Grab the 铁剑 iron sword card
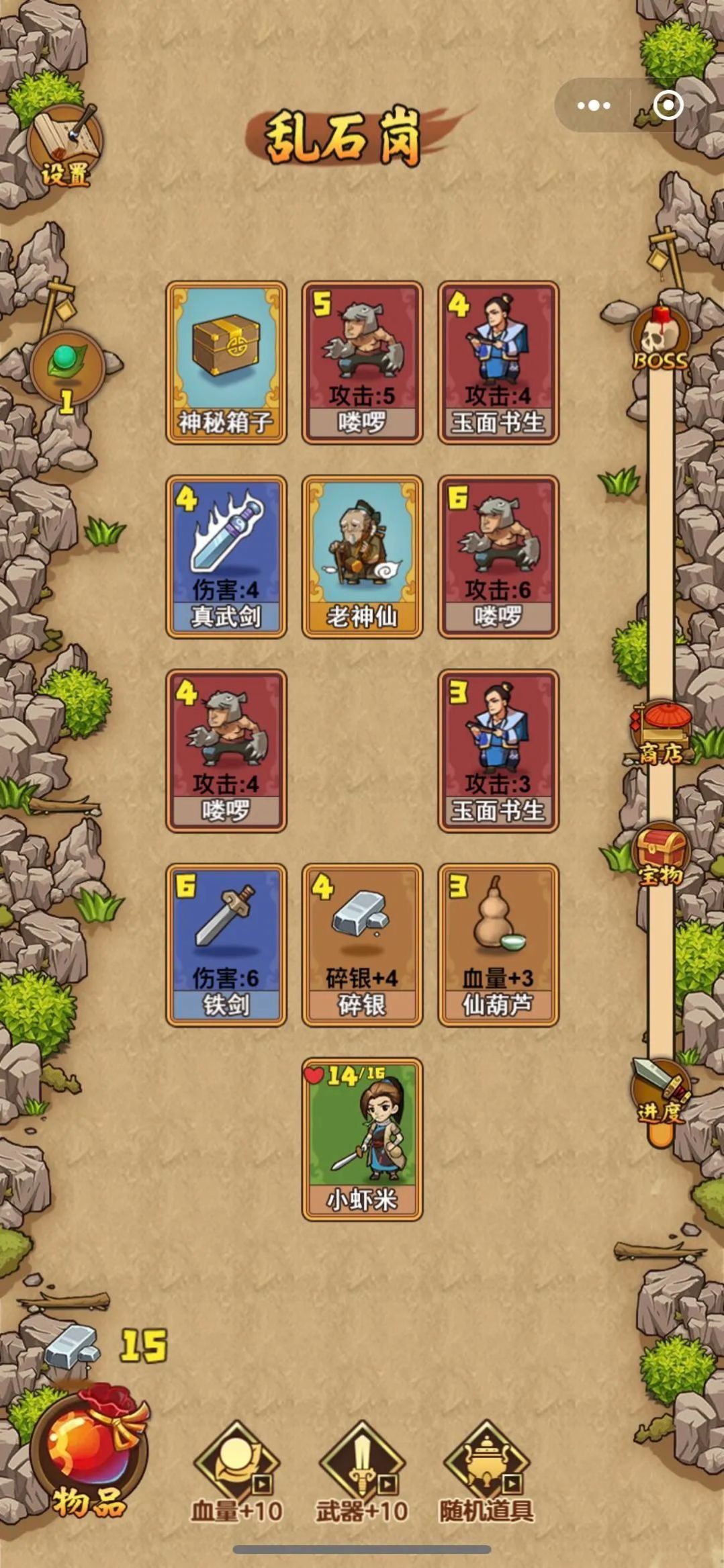The image size is (724, 1568). [x=226, y=945]
